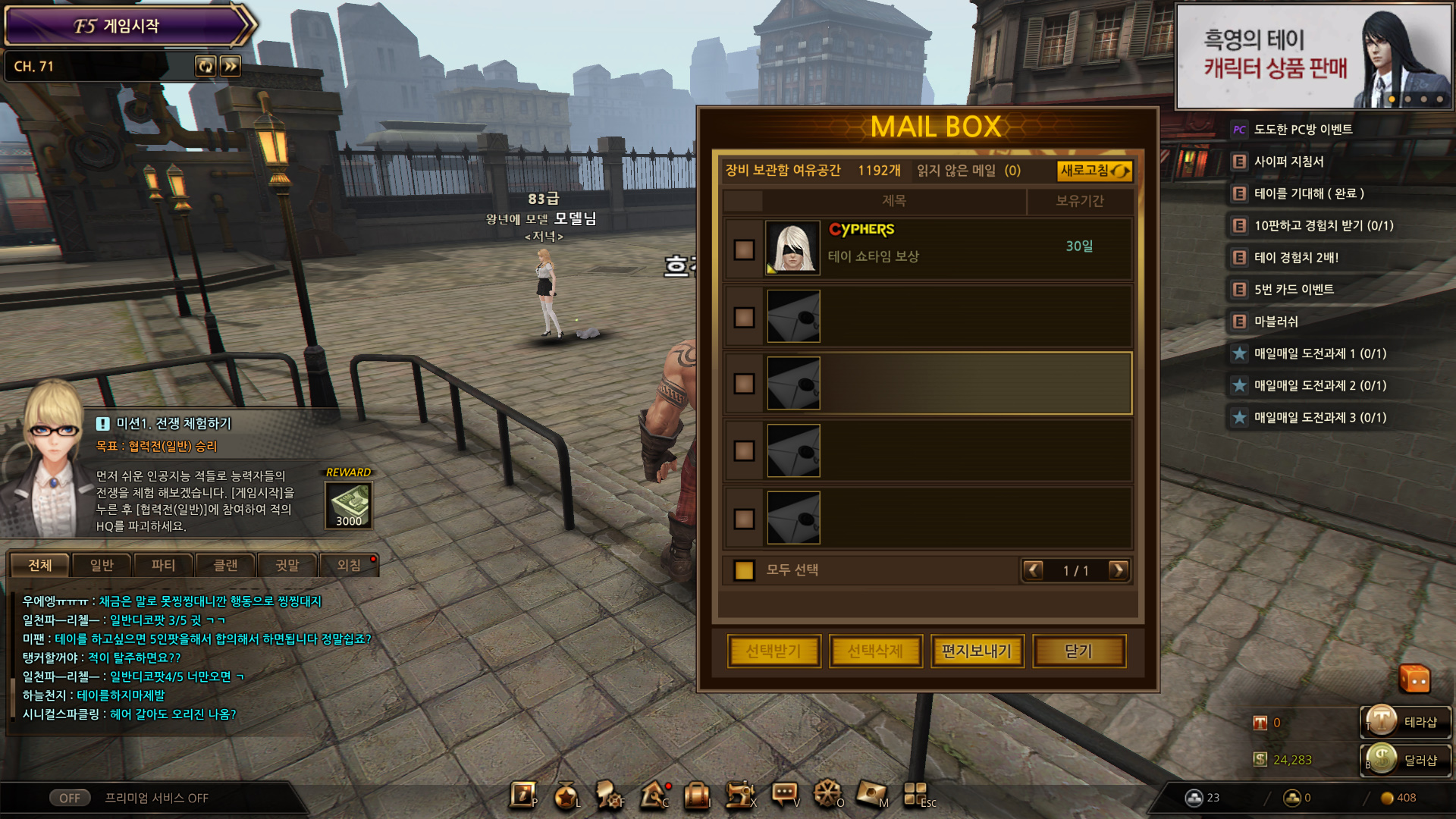
Task: Open the mail icon in bottom toolbar
Action: (x=870, y=794)
